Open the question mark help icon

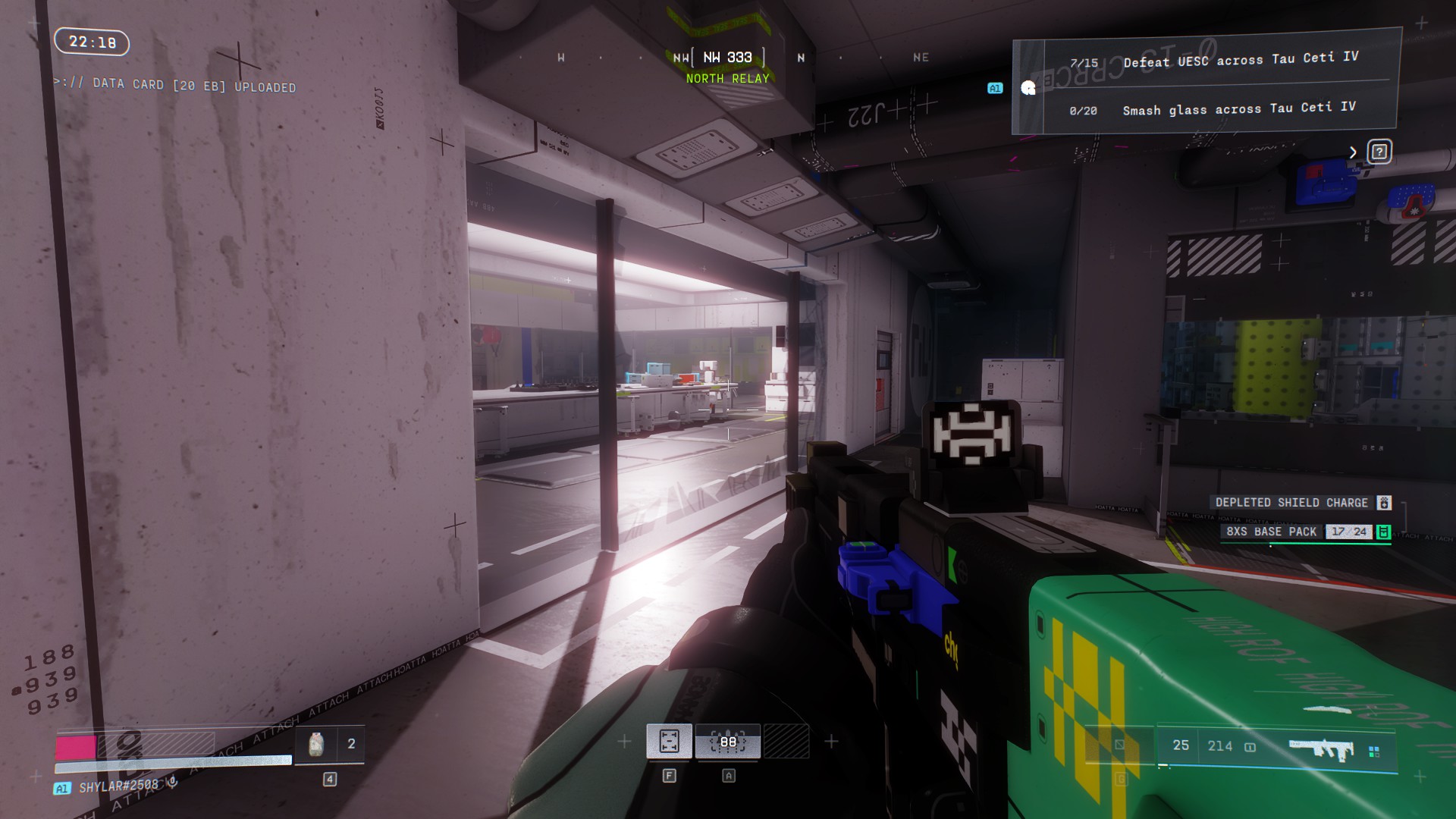pyautogui.click(x=1379, y=152)
